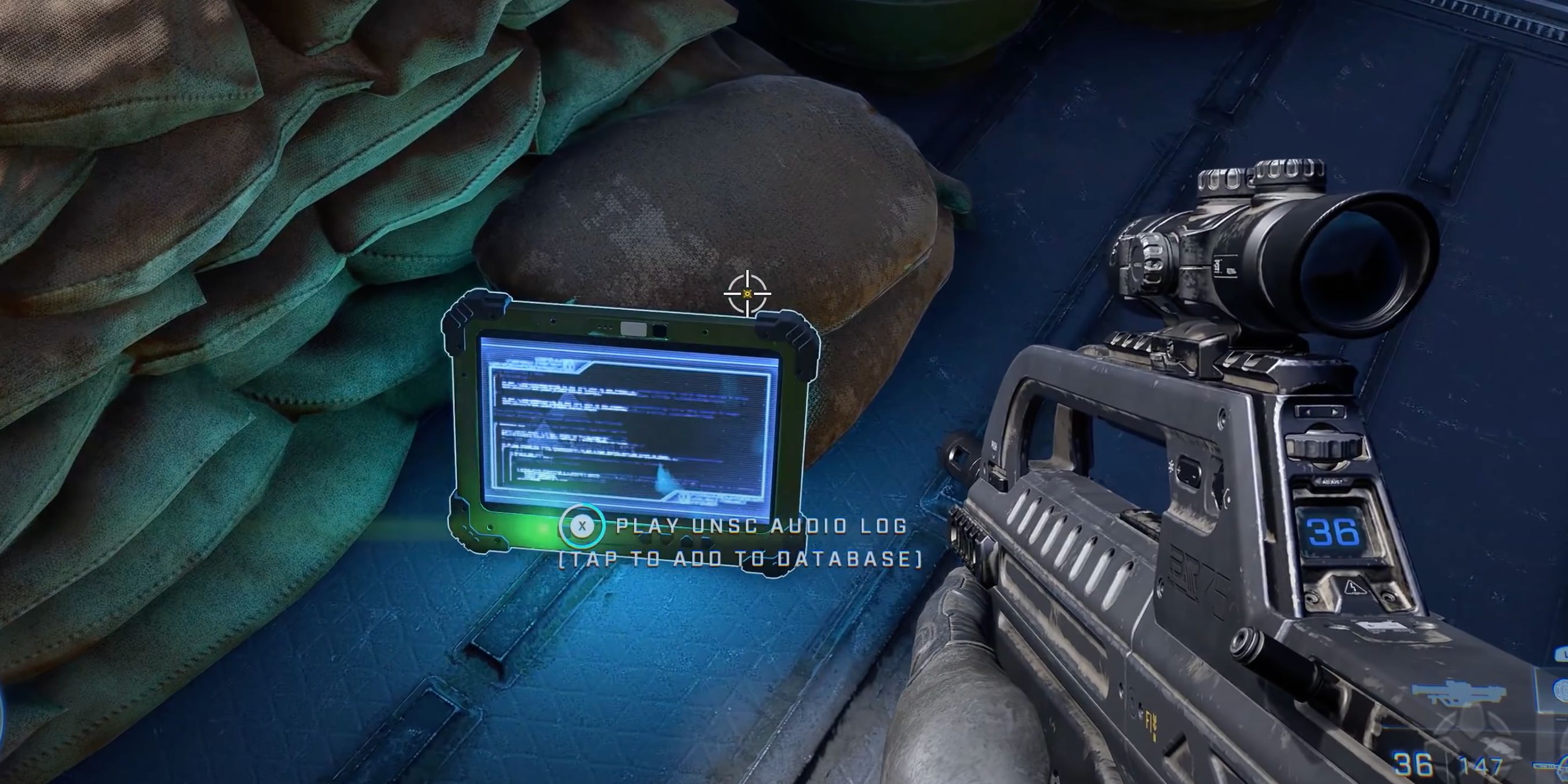Image resolution: width=1568 pixels, height=784 pixels.
Task: Click the targeting reticle crosshair
Action: [747, 294]
